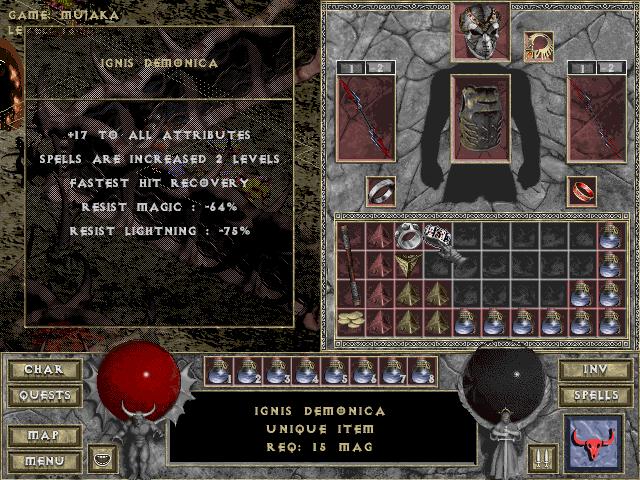Open the CHAR character panel
Screen dimensions: 640x480
pos(43,369)
